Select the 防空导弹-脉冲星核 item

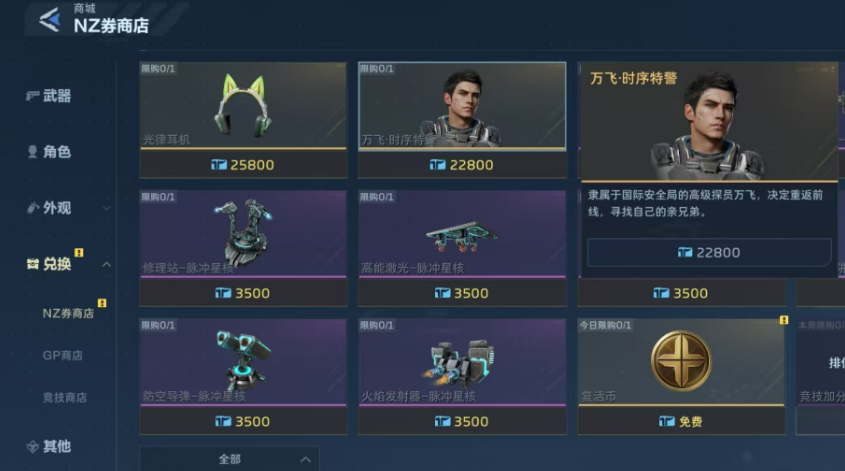tap(243, 363)
